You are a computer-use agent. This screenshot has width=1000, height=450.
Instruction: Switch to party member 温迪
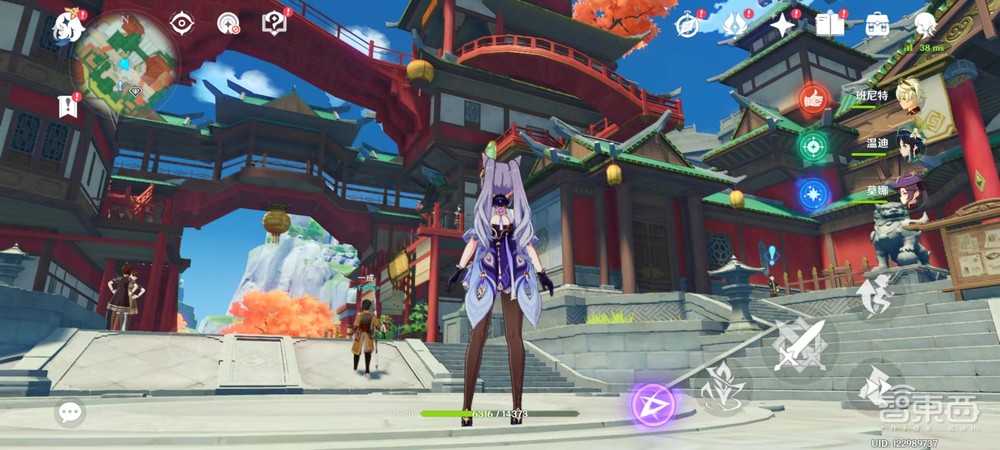(x=912, y=145)
